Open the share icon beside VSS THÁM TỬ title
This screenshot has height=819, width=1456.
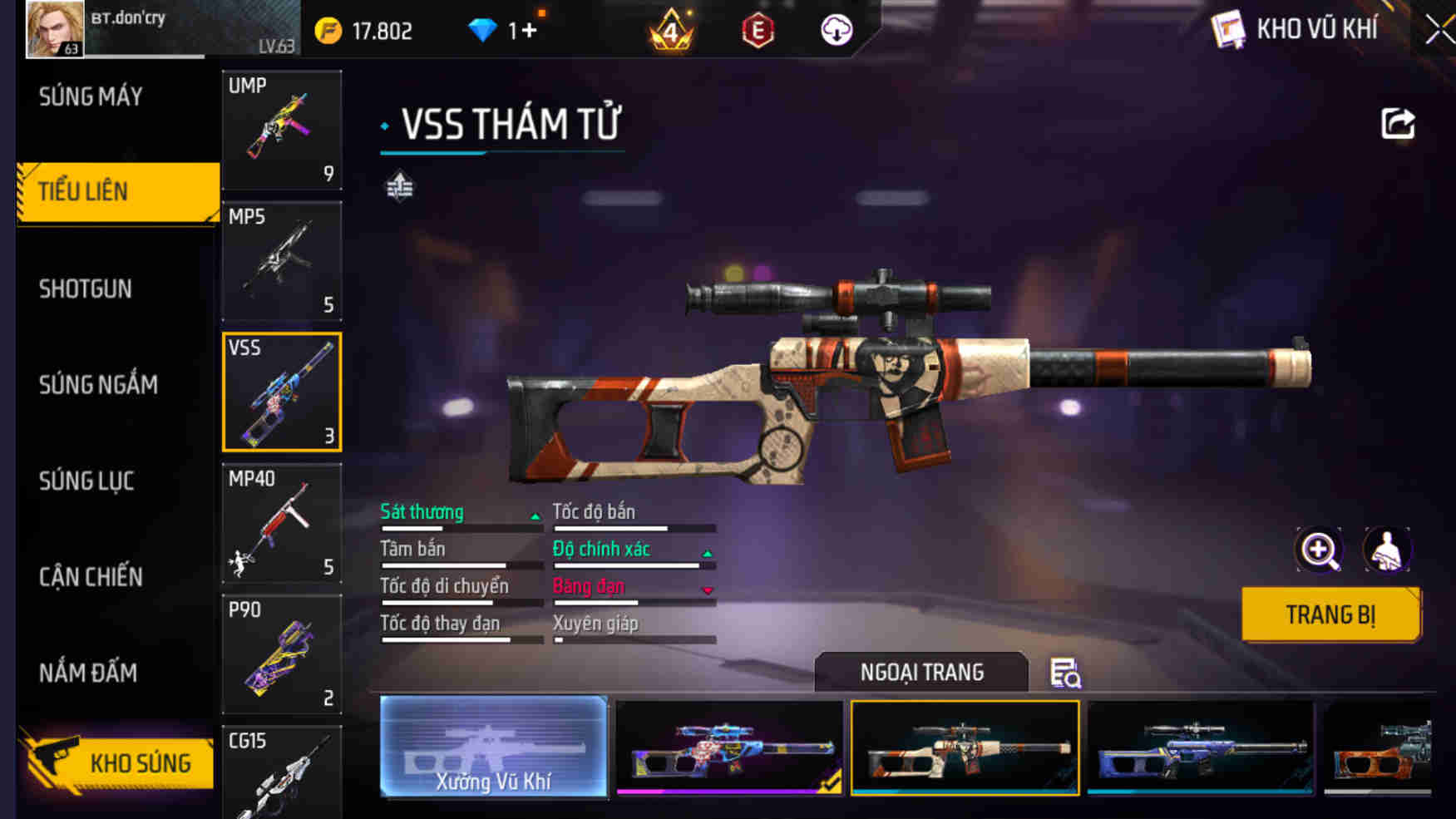(x=1397, y=122)
